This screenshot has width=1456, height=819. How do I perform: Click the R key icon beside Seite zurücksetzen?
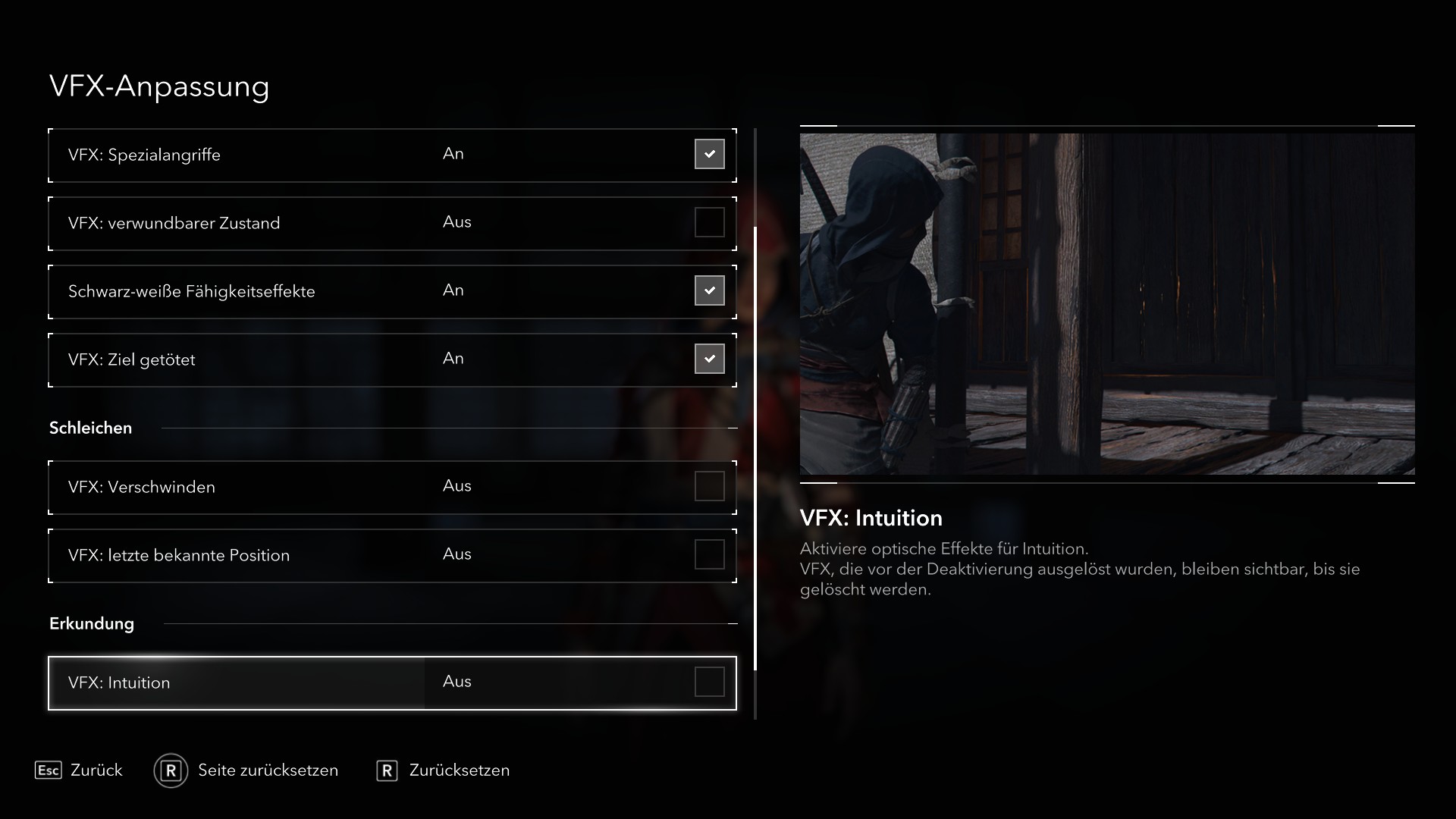pos(171,770)
